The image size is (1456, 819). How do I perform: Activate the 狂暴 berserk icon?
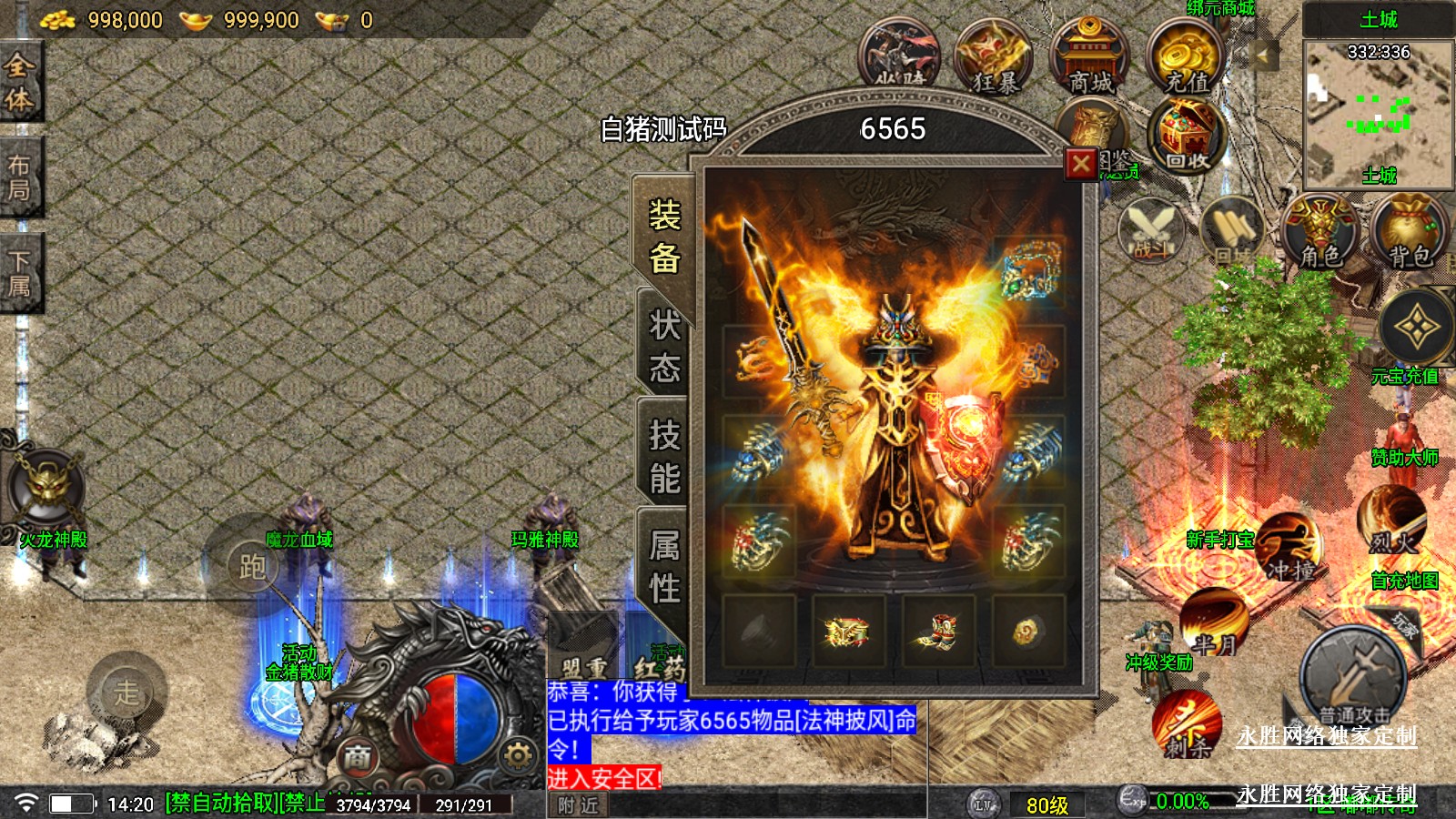tap(994, 58)
